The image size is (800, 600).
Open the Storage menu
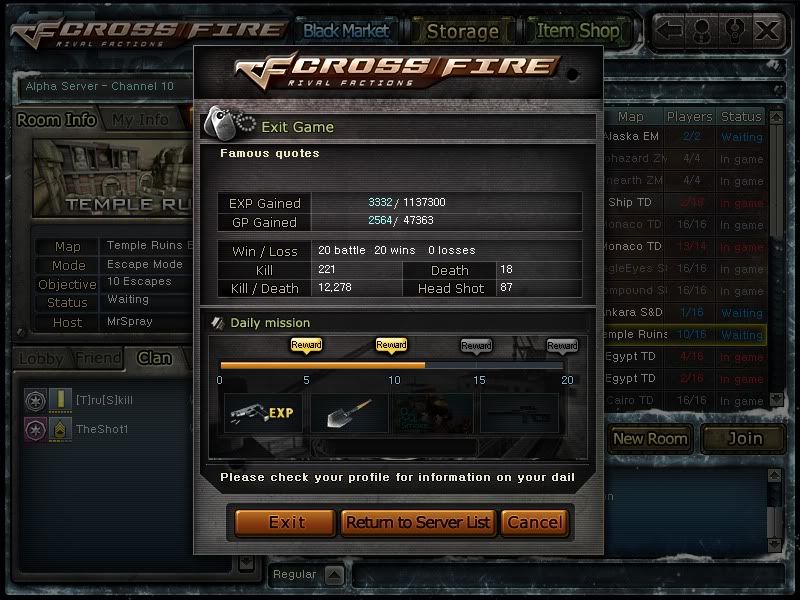click(x=462, y=30)
